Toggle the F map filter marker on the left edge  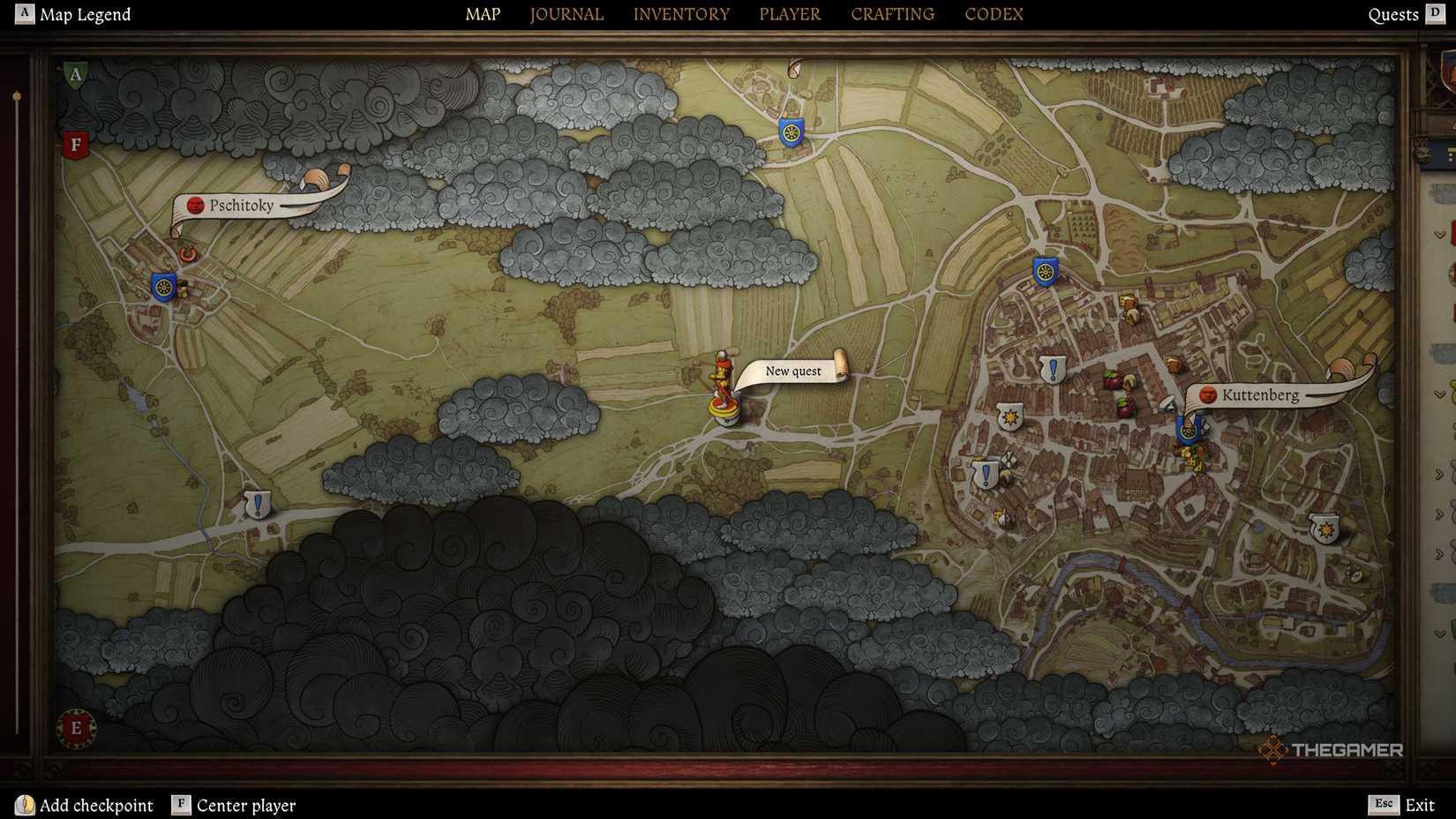pos(74,142)
